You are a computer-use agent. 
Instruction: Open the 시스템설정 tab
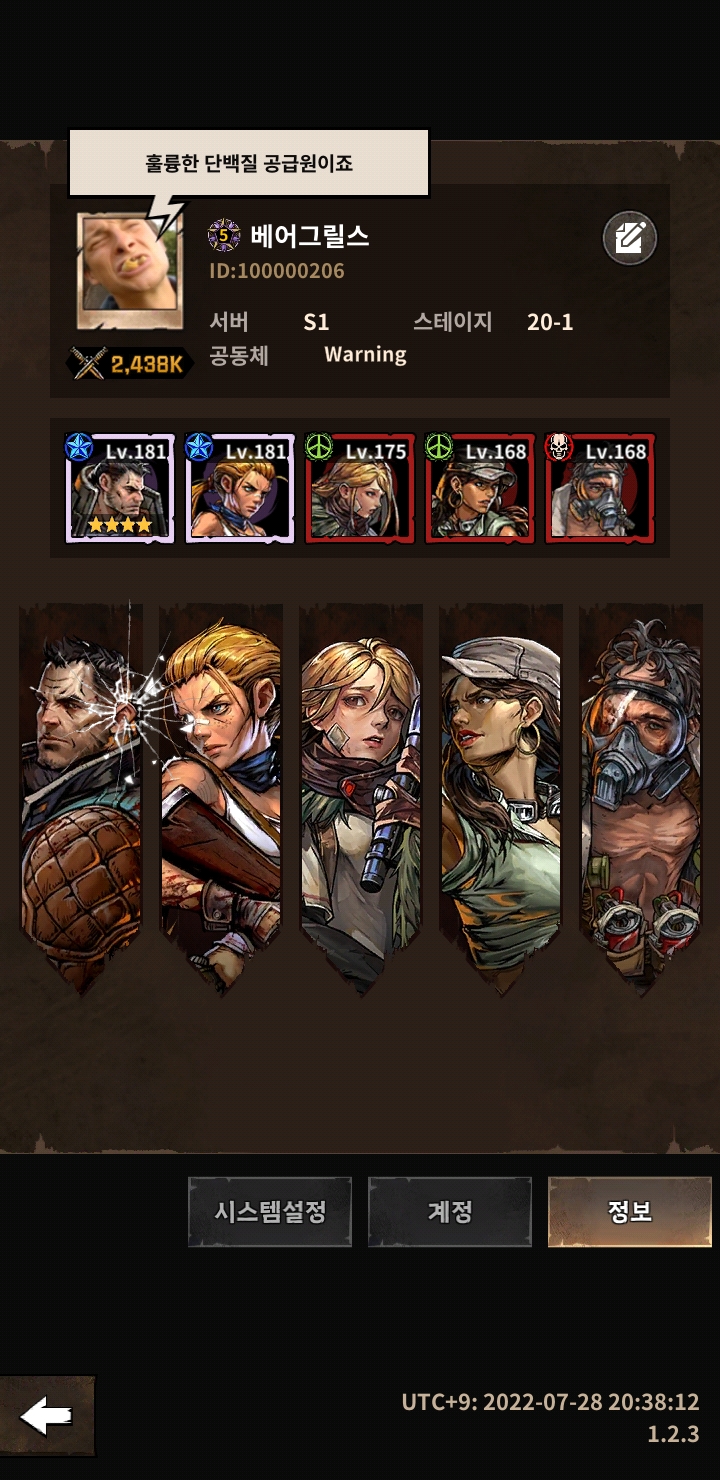point(270,1211)
